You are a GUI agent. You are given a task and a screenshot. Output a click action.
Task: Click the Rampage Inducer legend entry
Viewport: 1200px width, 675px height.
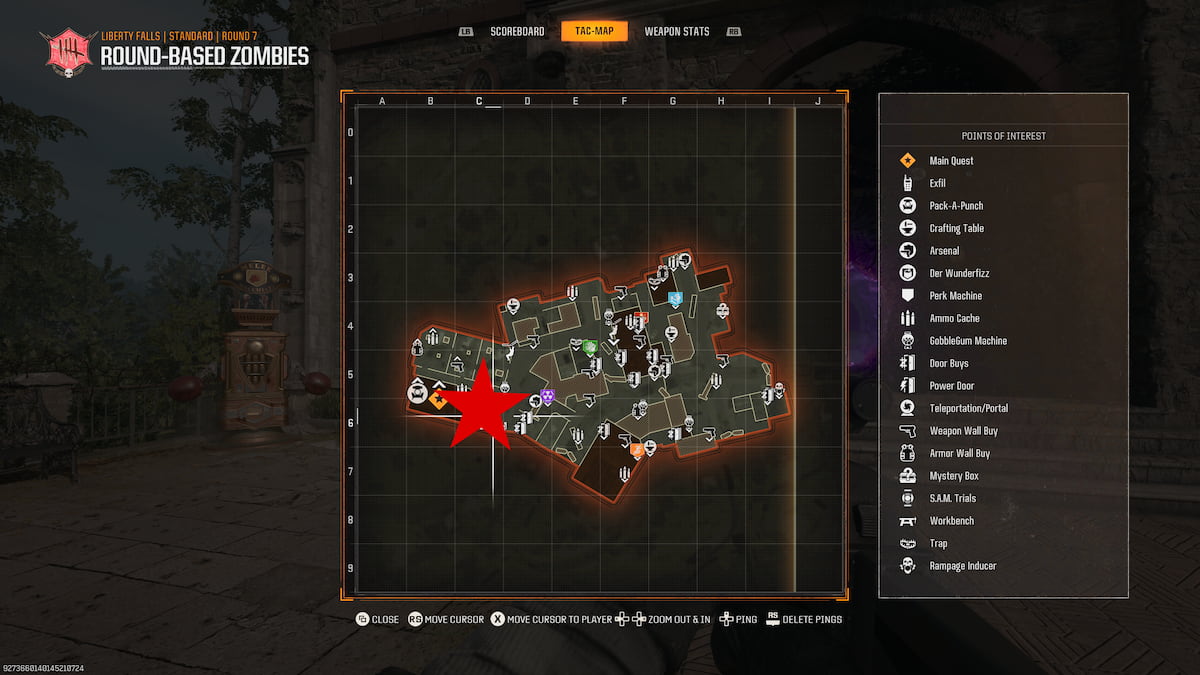(x=962, y=566)
